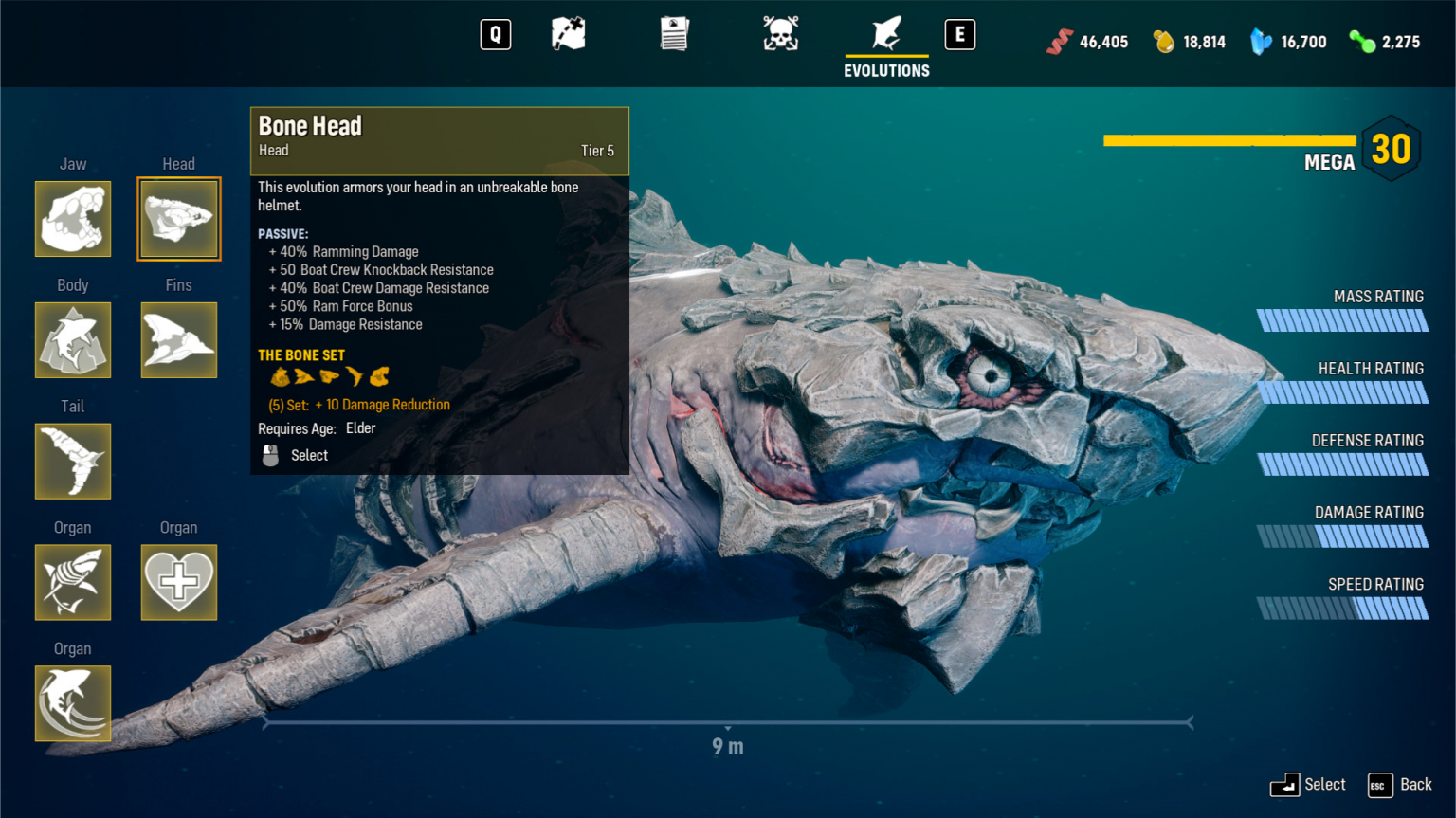Screen dimensions: 1456x818
Task: Expand the Fins evolution slot
Action: pyautogui.click(x=178, y=340)
